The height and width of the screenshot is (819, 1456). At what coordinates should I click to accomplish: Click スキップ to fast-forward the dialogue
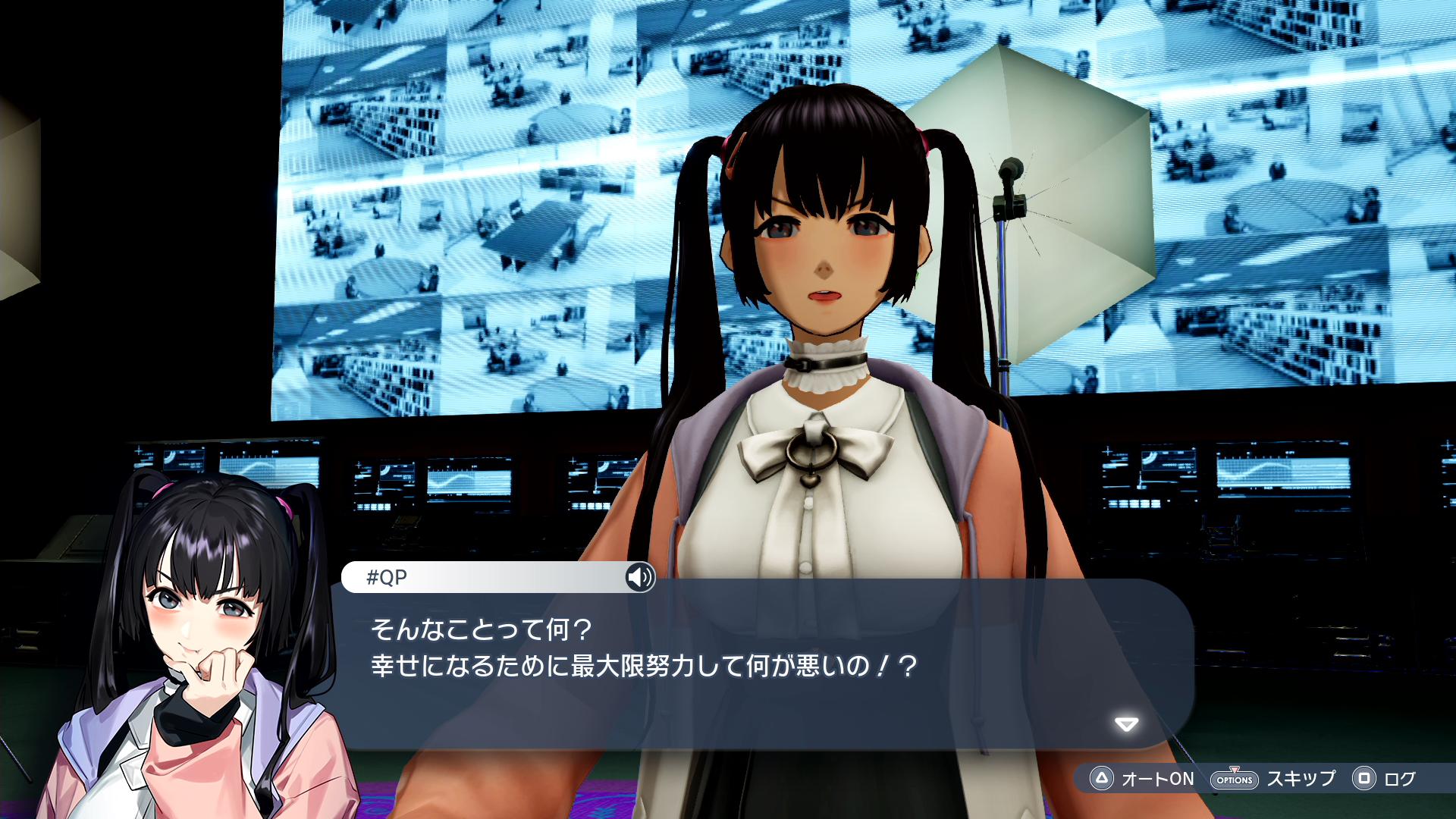[1301, 779]
